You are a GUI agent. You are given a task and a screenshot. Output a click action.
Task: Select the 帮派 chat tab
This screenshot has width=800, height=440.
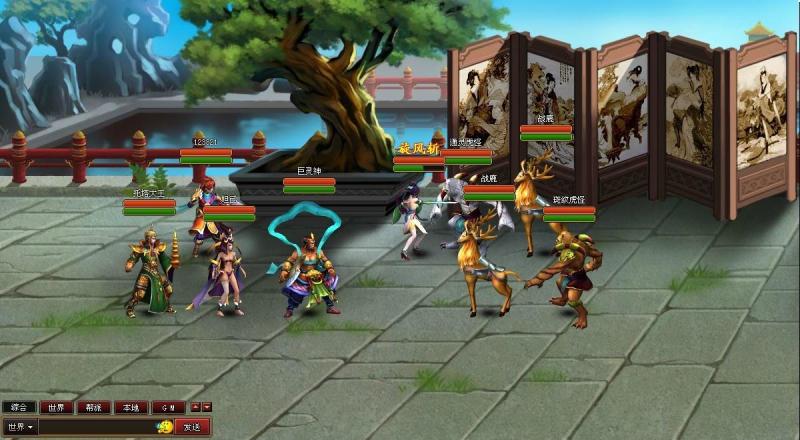click(91, 407)
